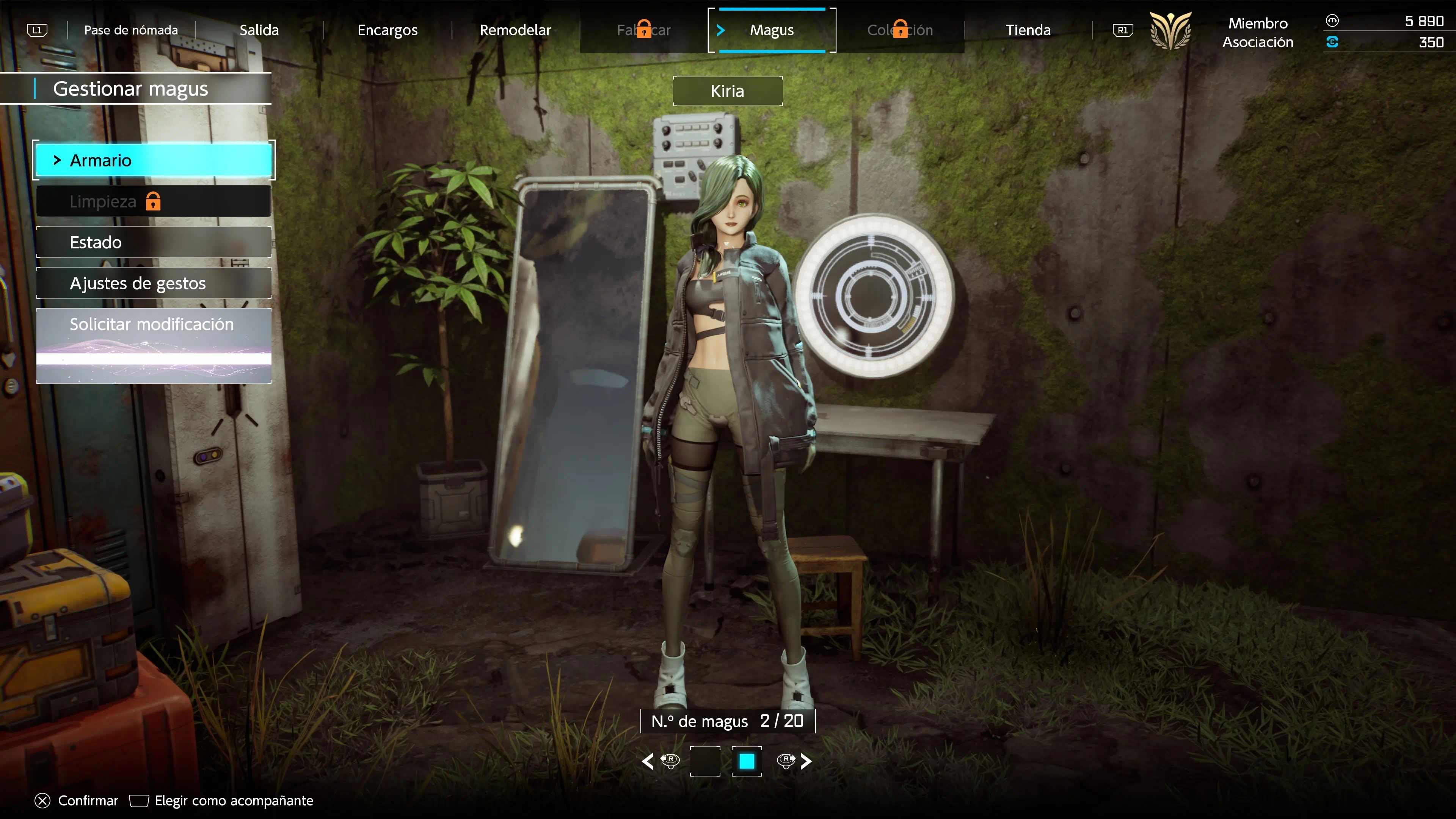Open the Estado menu entry
1456x819 pixels.
pyautogui.click(x=153, y=243)
